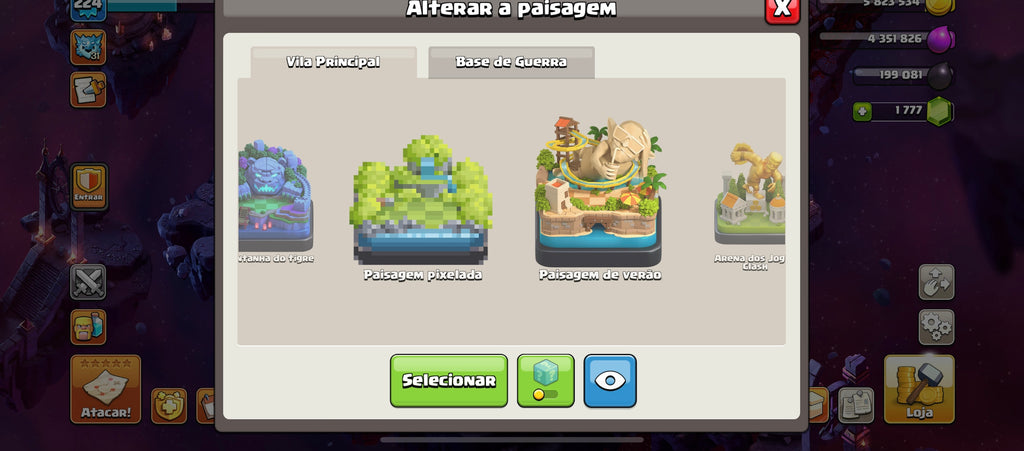The image size is (1024, 451).
Task: Choose the Arena dos Jogos Clash scenery
Action: pos(750,200)
